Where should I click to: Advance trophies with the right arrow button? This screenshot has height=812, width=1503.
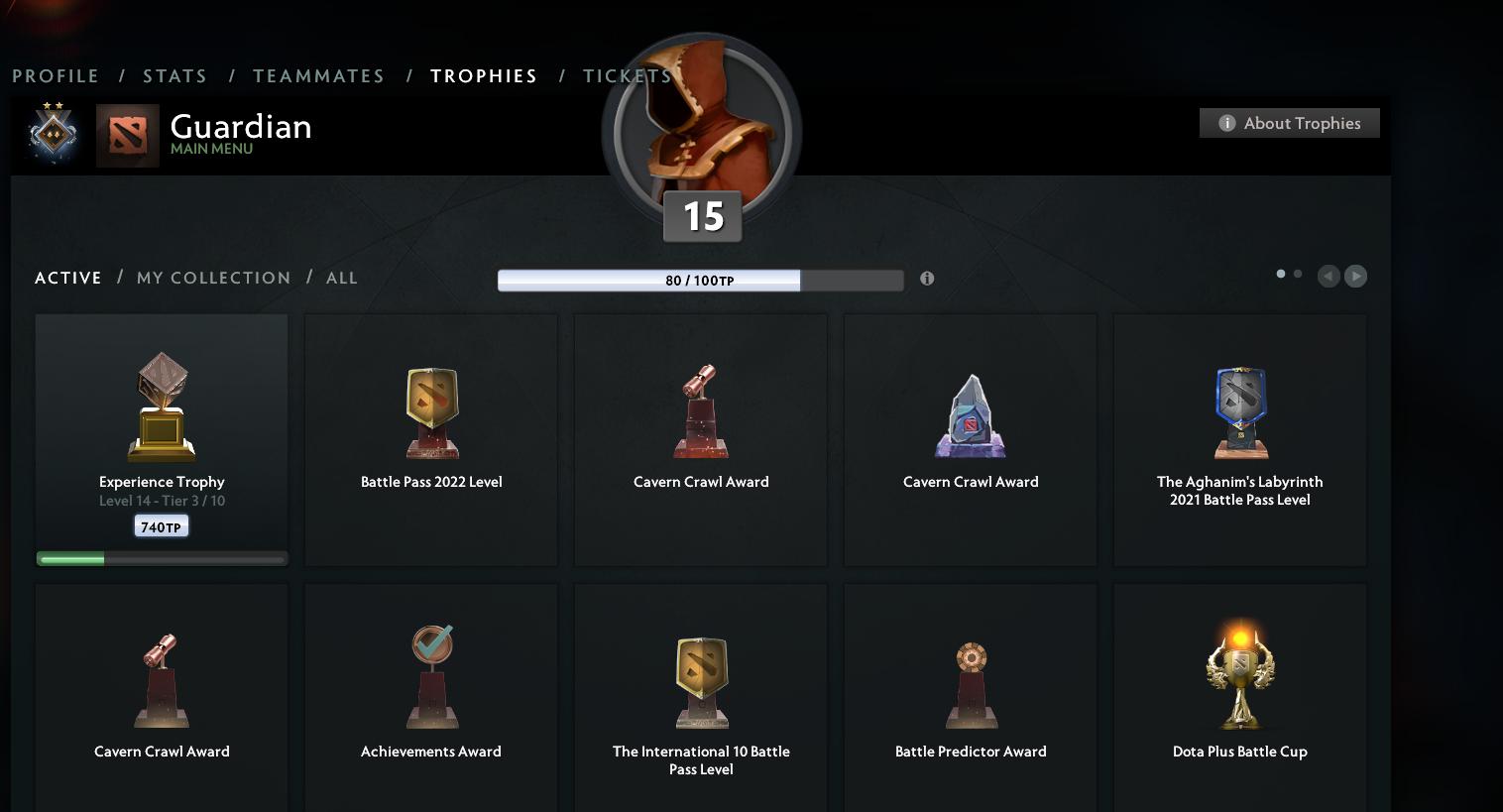(1355, 276)
